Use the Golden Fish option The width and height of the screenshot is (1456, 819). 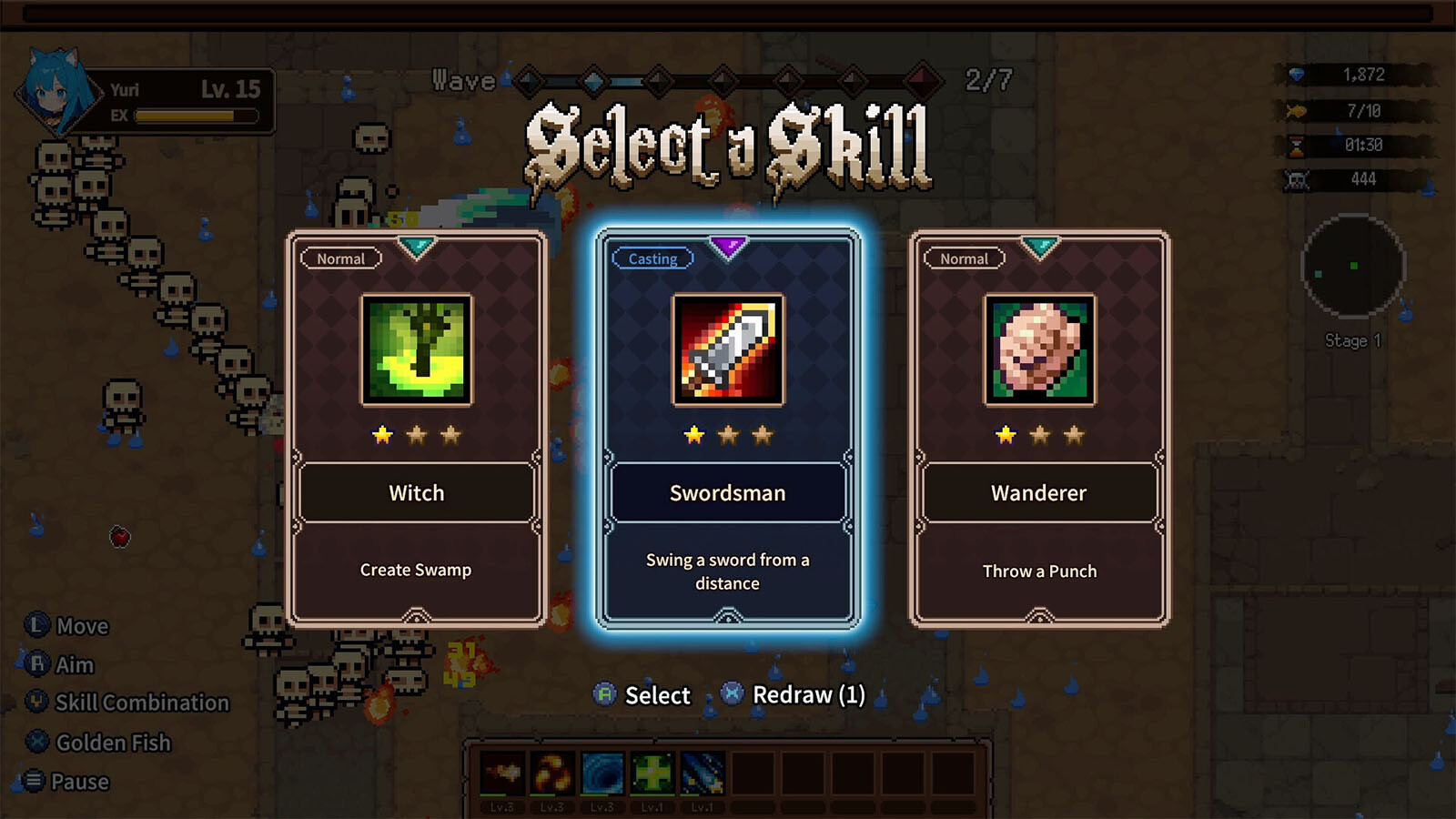tap(98, 743)
